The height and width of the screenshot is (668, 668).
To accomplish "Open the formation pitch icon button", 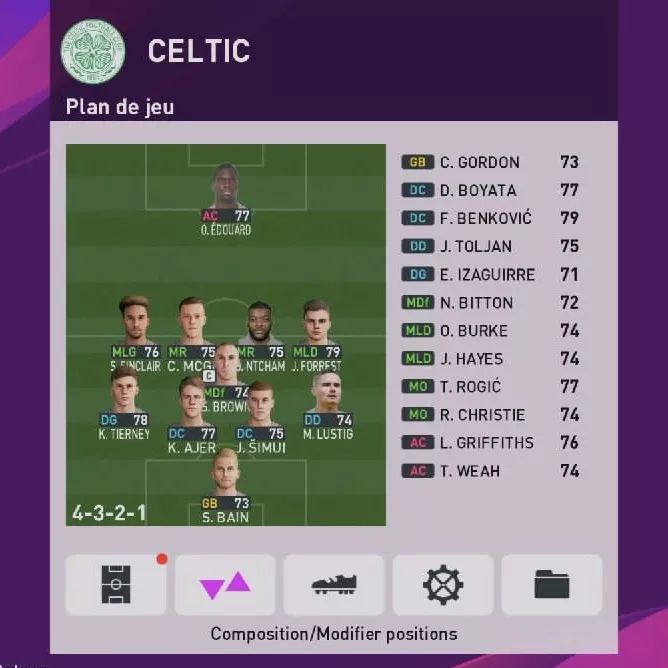I will [116, 585].
